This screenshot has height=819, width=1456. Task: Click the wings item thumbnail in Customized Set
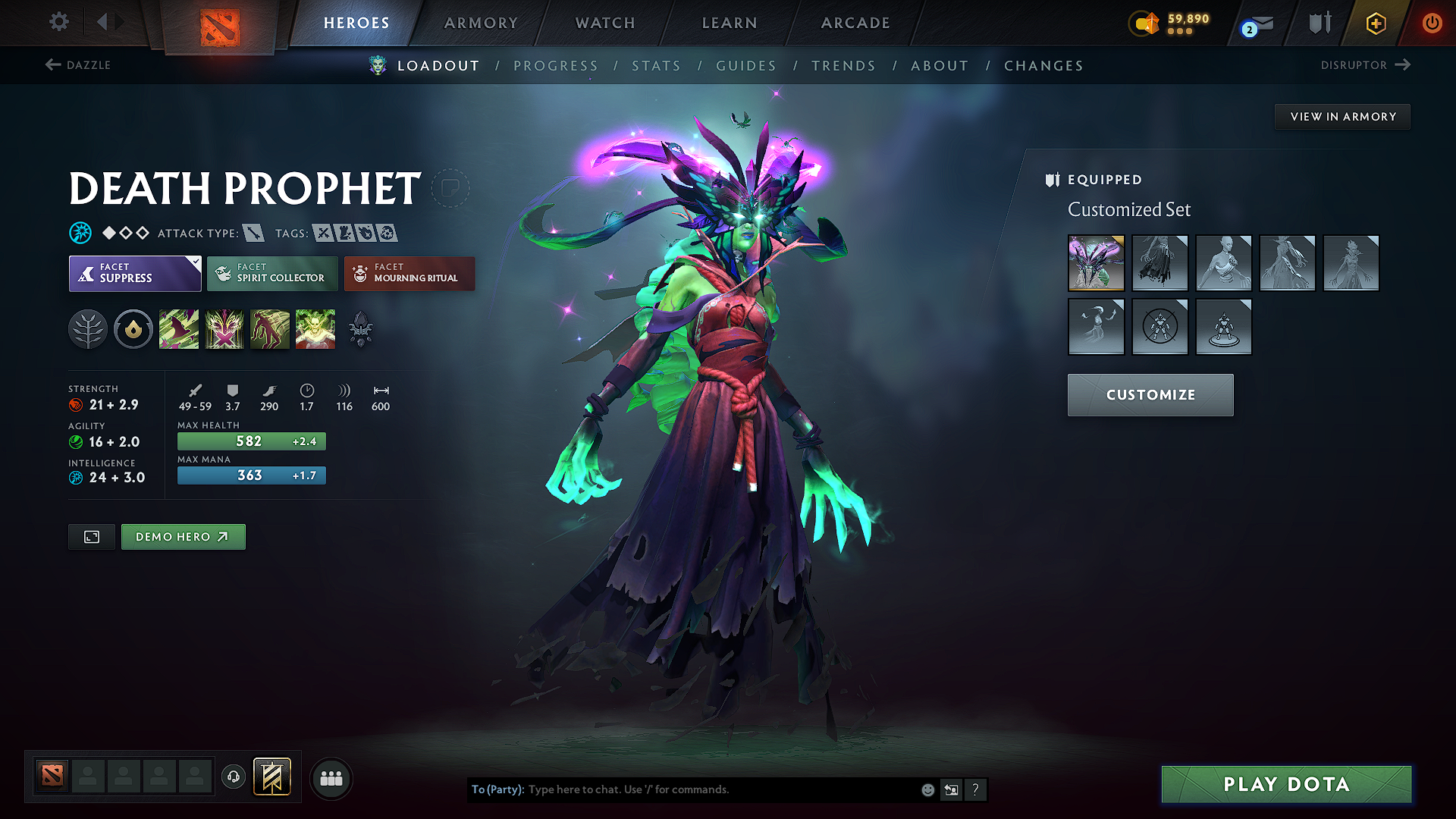pyautogui.click(x=1096, y=263)
